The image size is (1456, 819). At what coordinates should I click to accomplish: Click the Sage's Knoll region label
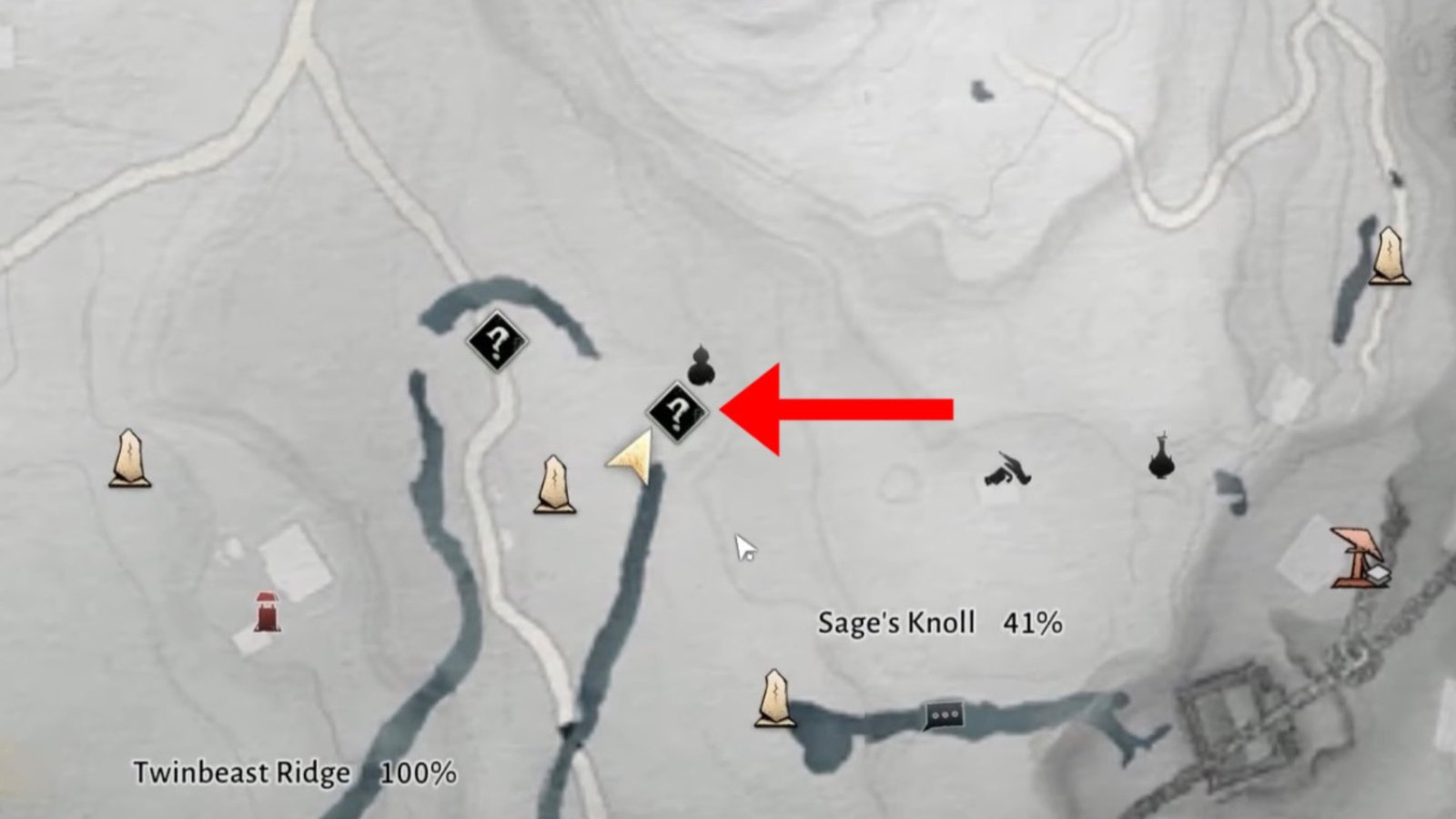tap(897, 622)
